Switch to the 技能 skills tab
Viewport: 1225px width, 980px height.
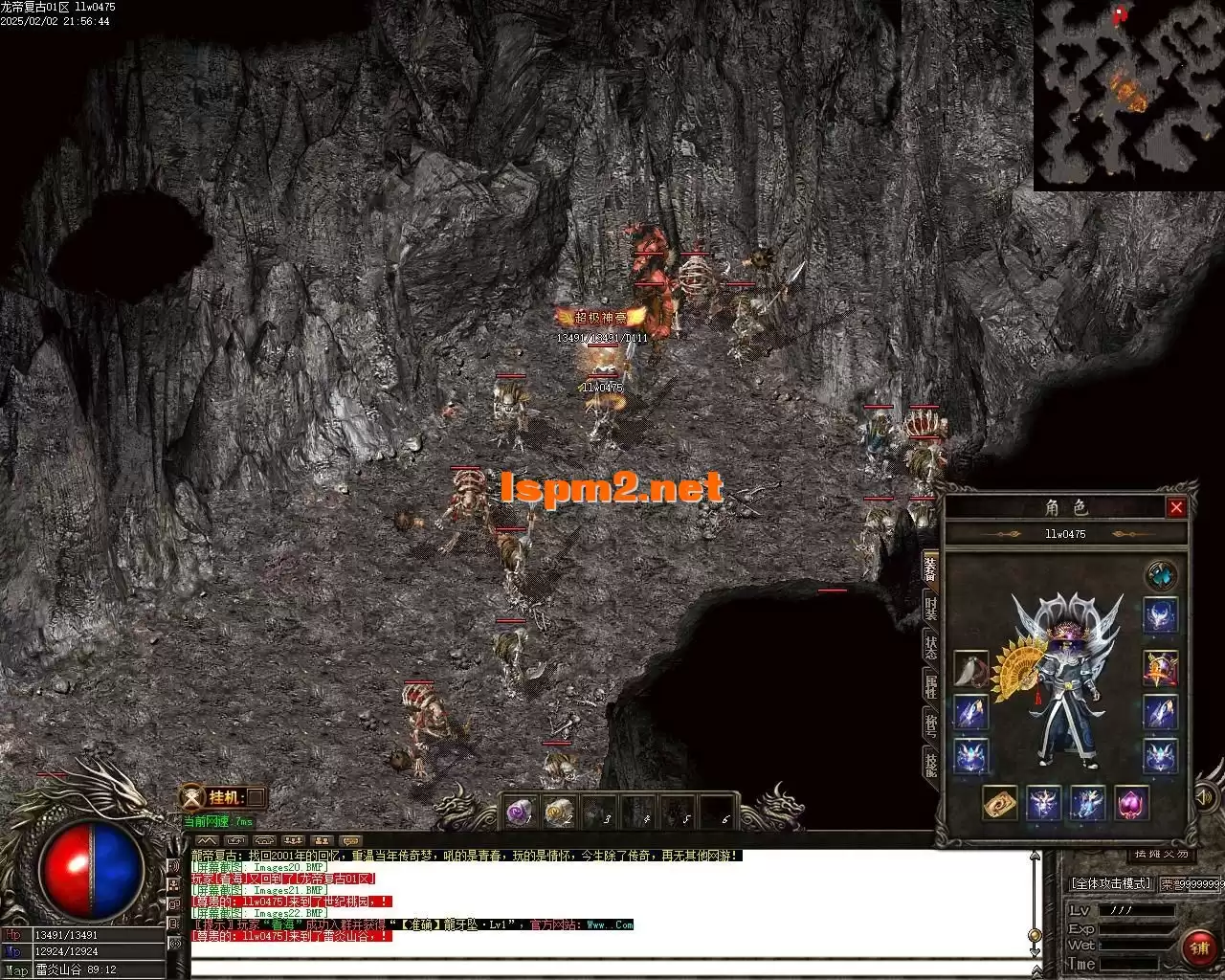[930, 764]
